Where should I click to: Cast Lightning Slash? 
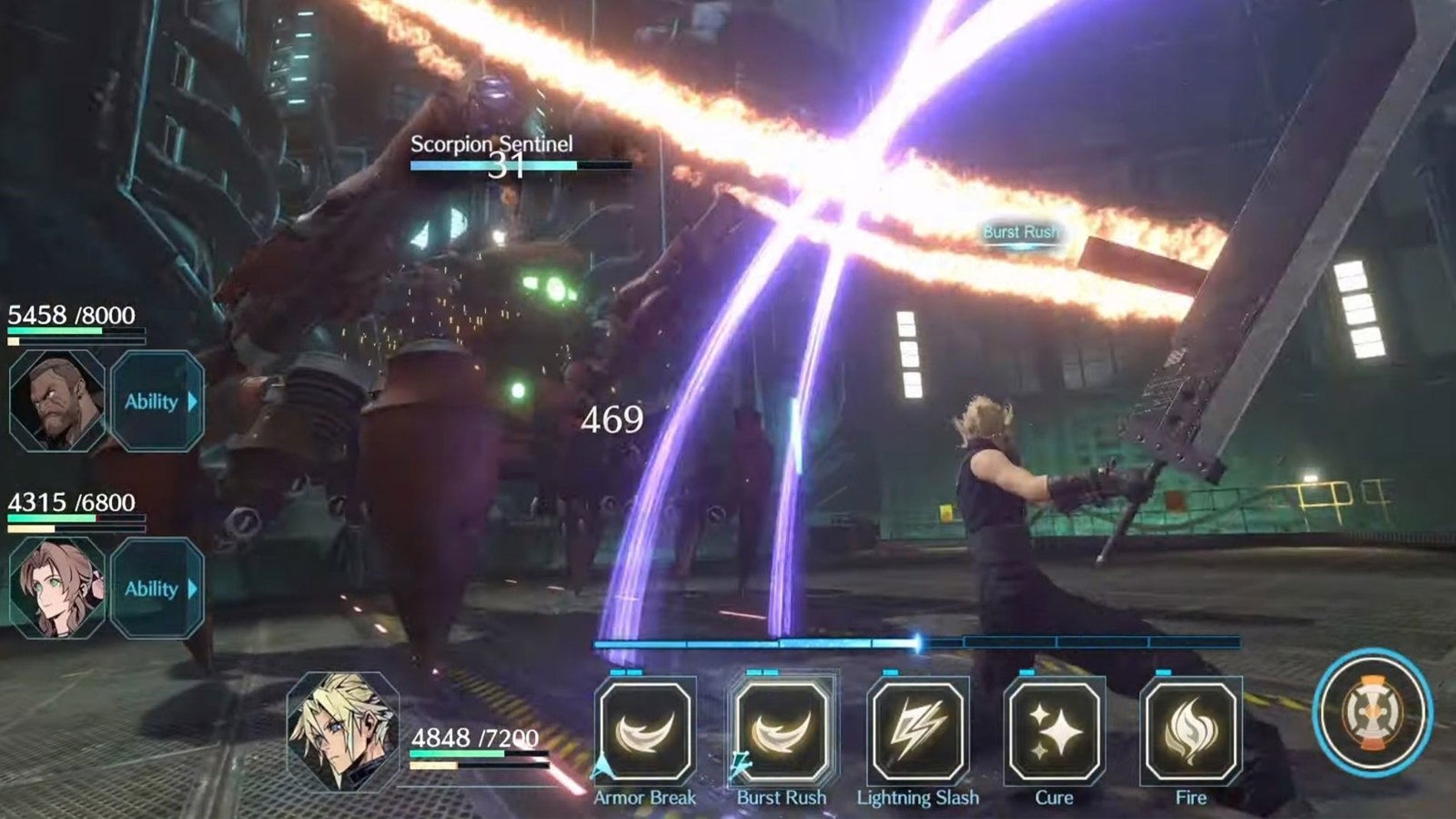917,731
